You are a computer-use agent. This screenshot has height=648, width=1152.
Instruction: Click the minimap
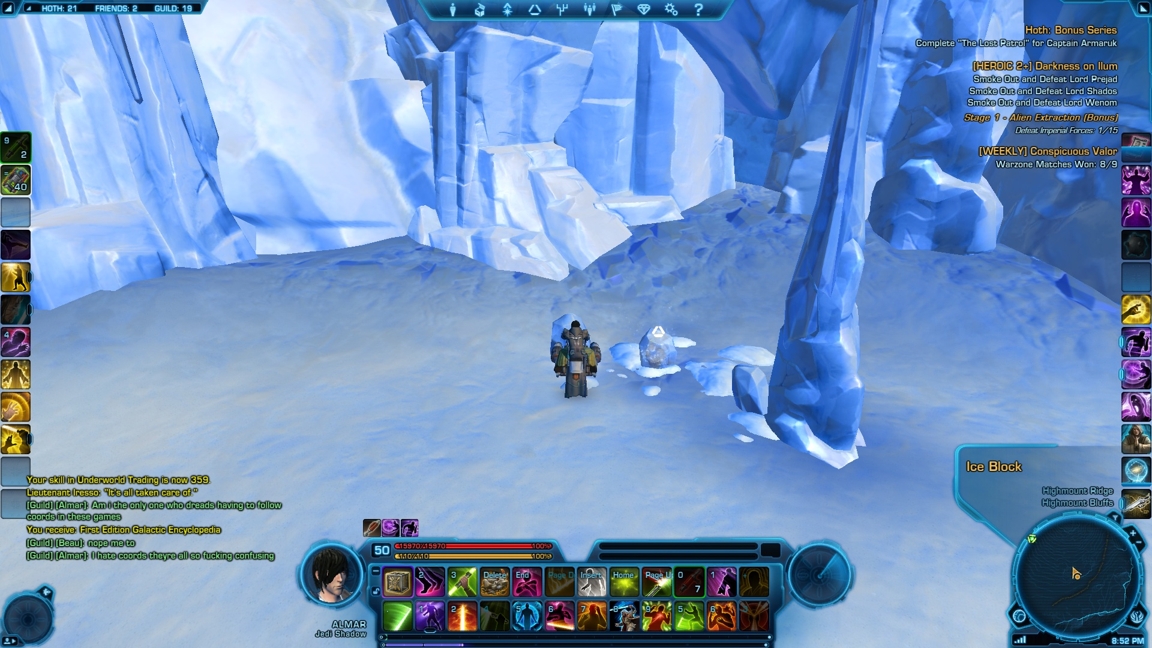(1075, 577)
